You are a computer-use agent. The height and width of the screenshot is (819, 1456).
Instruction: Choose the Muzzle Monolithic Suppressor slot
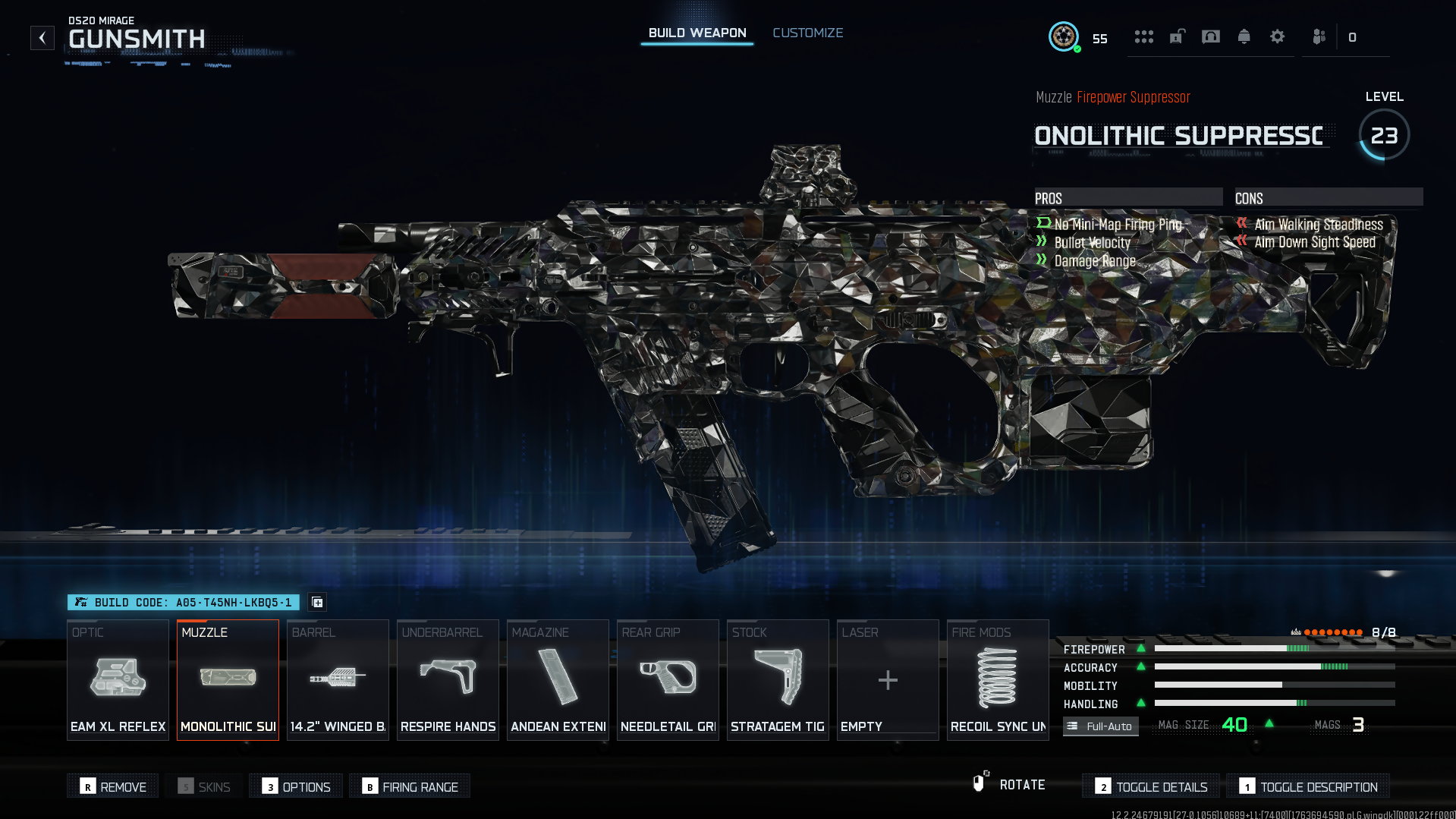coord(228,679)
